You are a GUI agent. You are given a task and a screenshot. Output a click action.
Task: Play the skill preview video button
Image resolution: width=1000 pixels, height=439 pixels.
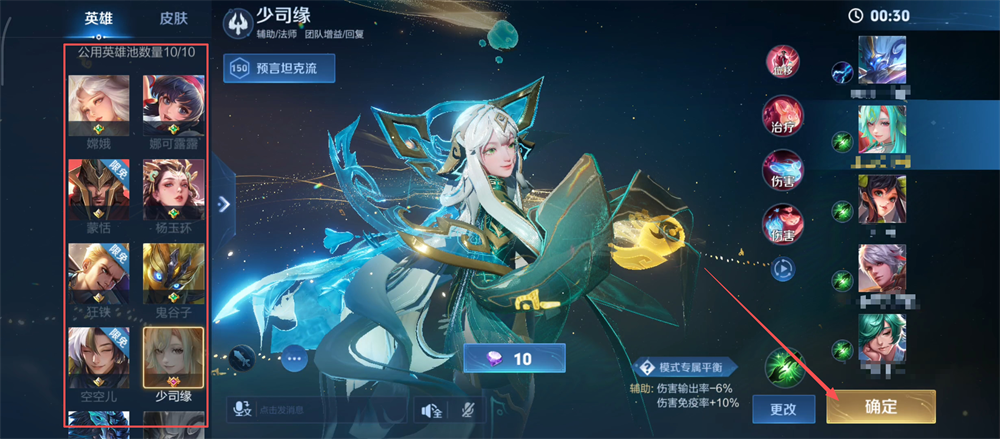[781, 268]
